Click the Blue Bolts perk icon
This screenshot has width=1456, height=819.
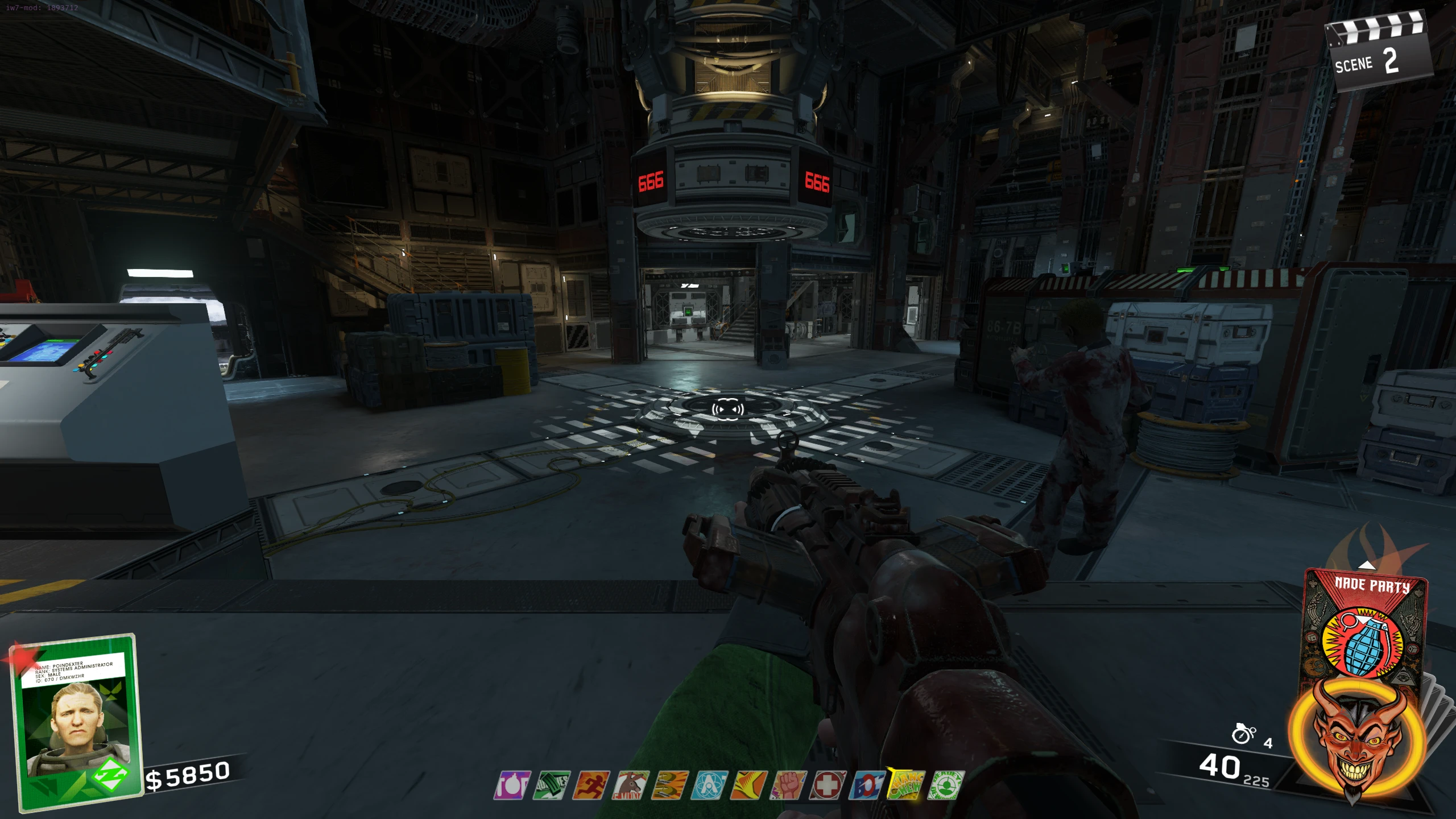867,785
